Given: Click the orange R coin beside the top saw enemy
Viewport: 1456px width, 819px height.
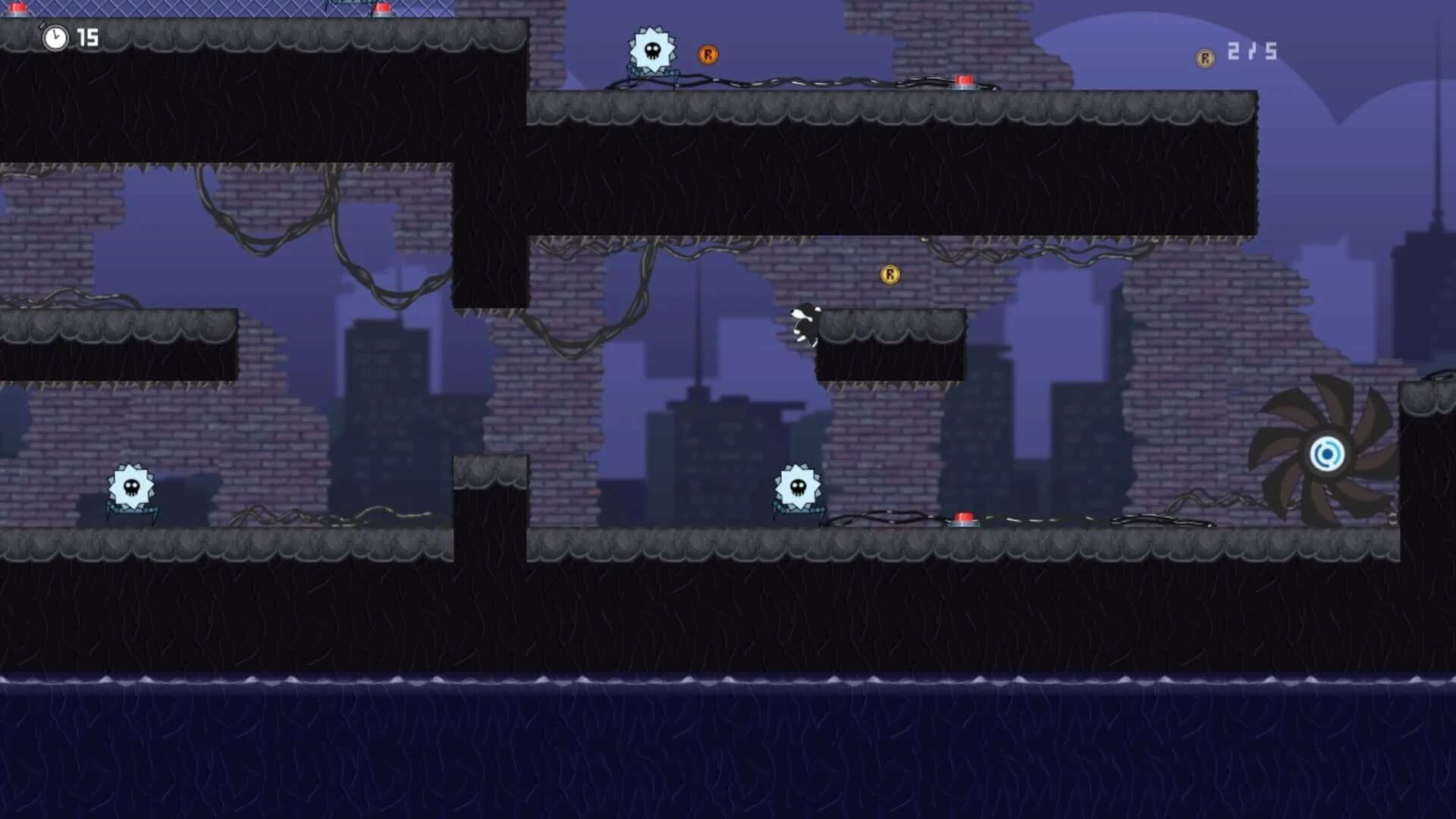Looking at the screenshot, I should coord(708,54).
